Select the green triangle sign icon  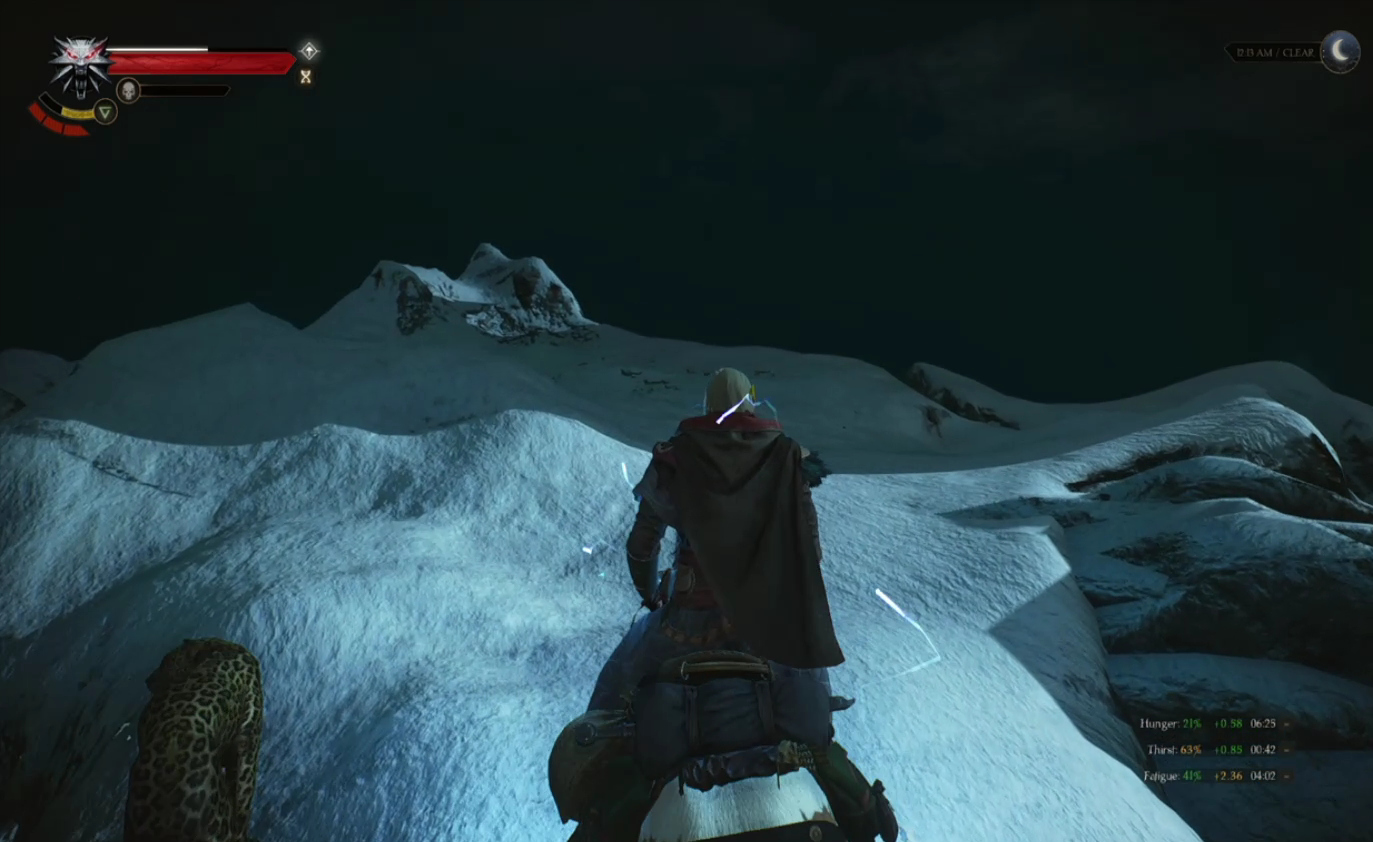(x=105, y=111)
